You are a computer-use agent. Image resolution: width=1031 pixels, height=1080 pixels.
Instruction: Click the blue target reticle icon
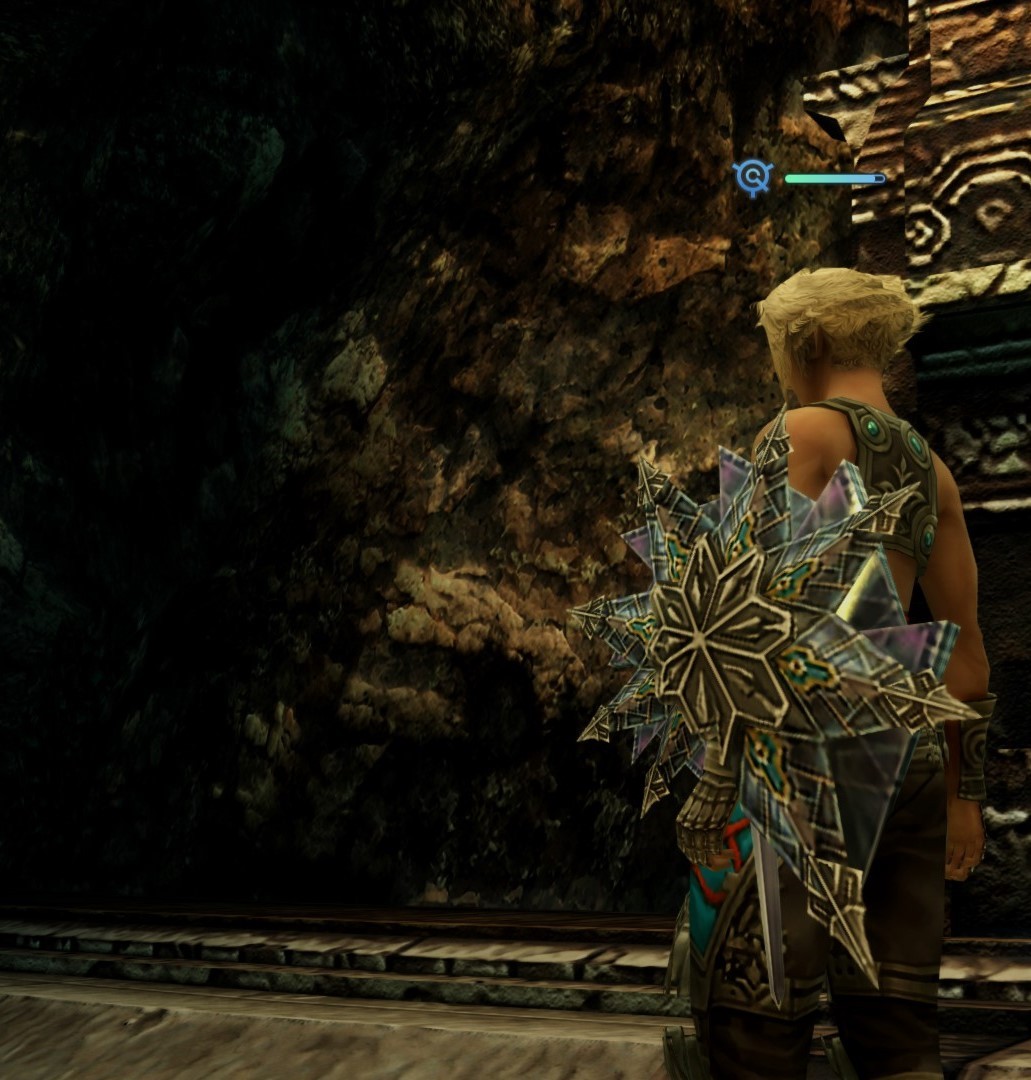[x=752, y=178]
